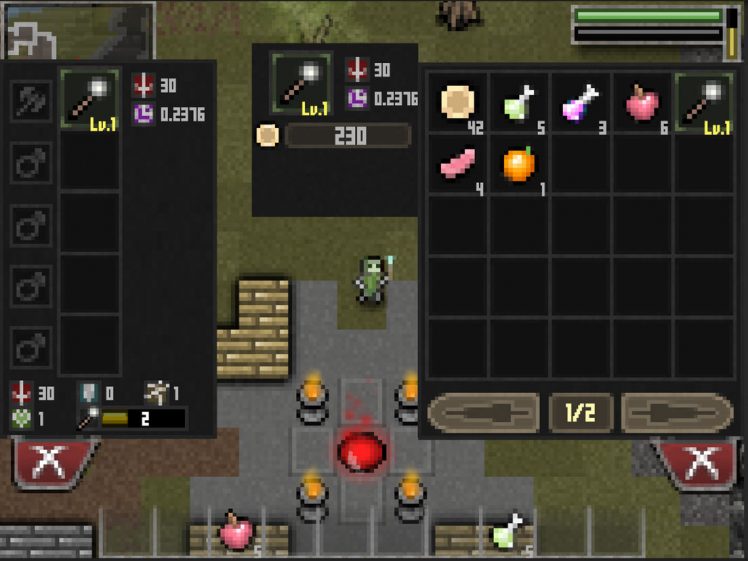Select the empty axe-outline weapon slot
748x561 pixels.
coord(31,100)
